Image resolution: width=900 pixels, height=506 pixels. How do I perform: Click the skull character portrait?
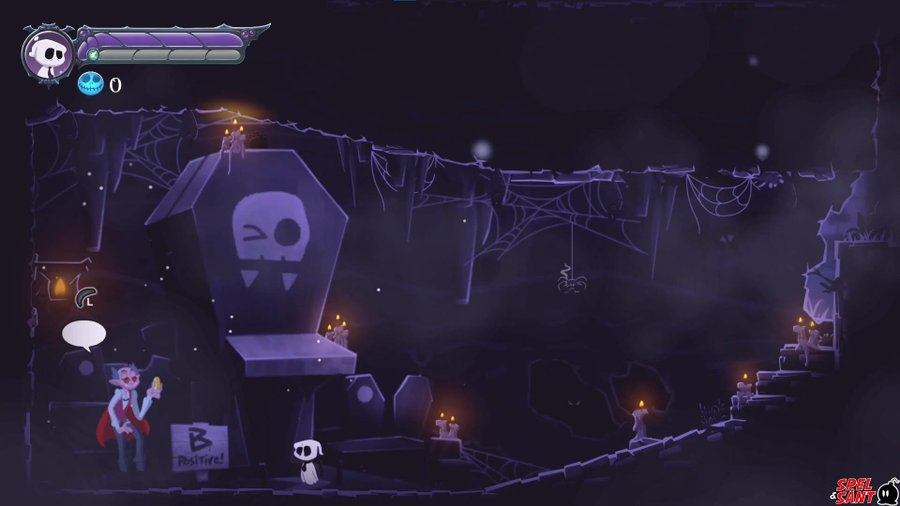click(47, 53)
